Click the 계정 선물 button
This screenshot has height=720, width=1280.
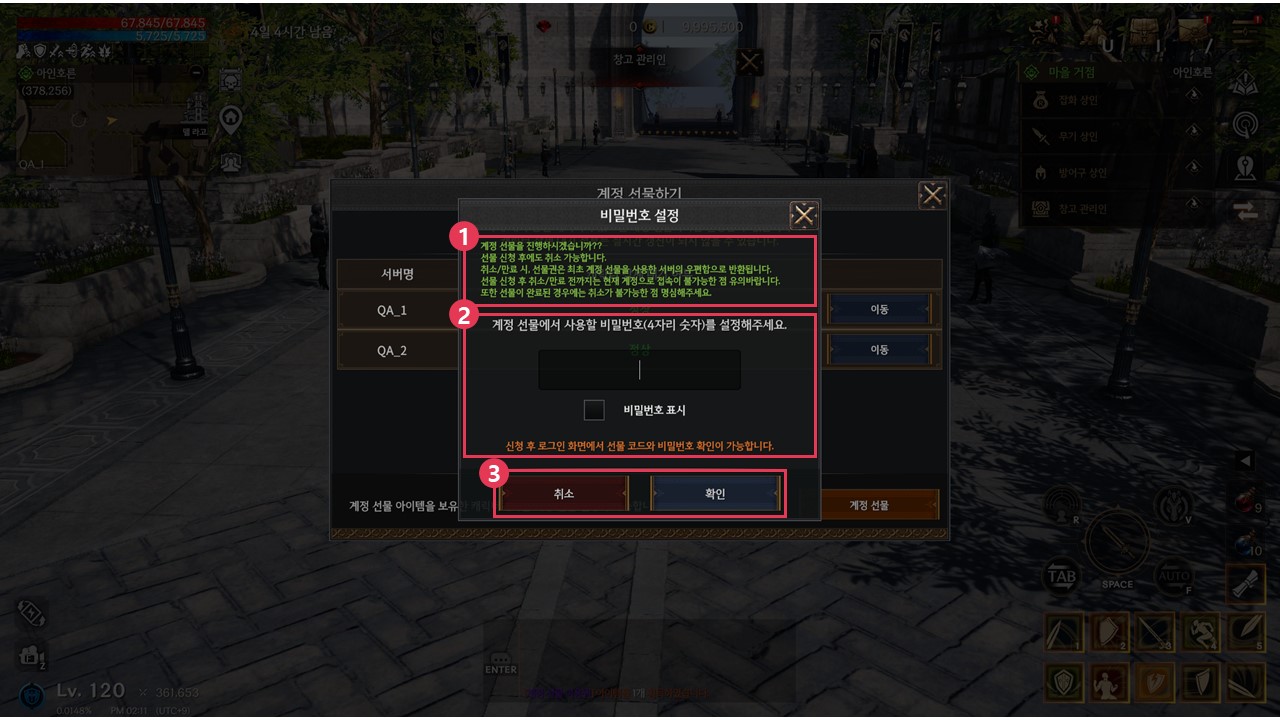(x=869, y=505)
